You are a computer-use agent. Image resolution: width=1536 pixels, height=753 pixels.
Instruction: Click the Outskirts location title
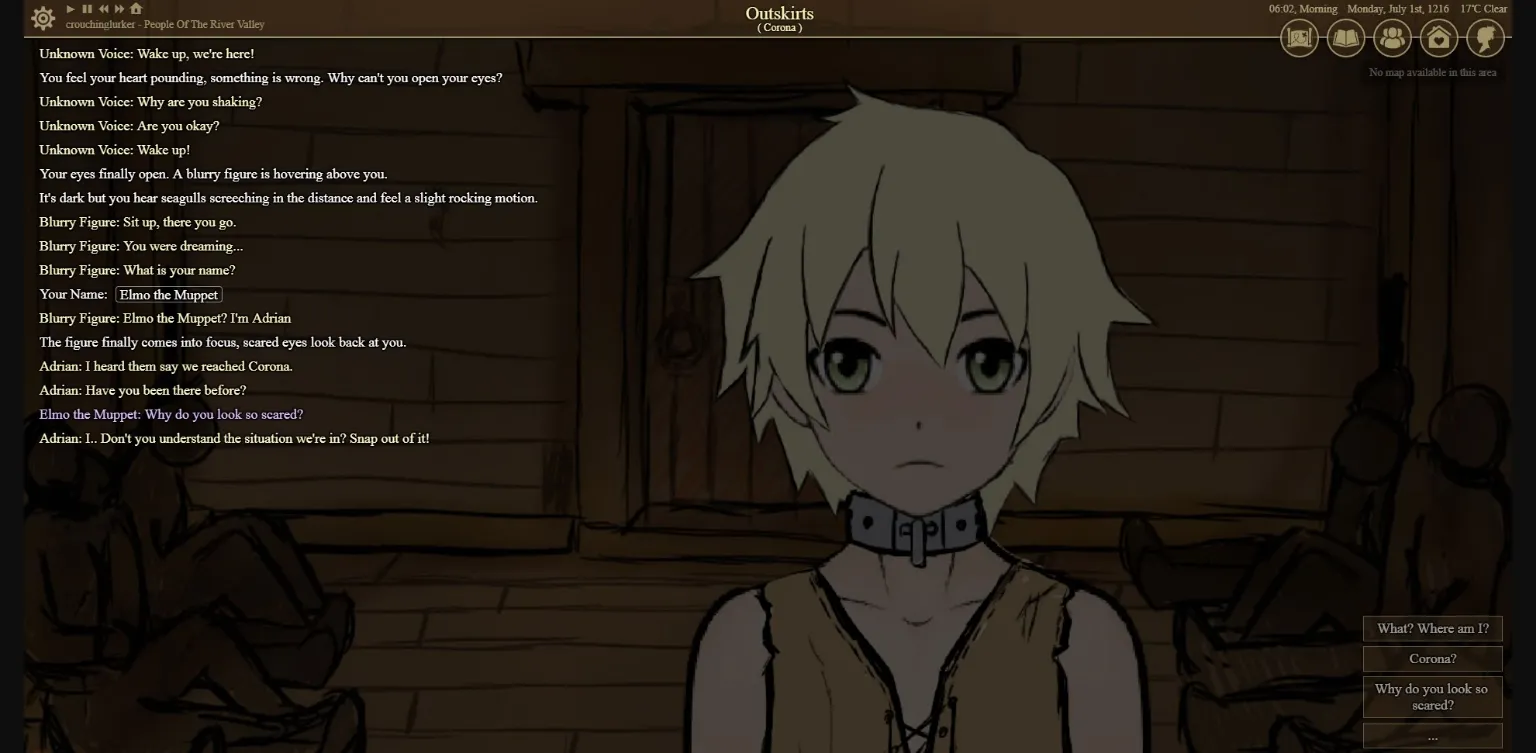click(x=779, y=12)
